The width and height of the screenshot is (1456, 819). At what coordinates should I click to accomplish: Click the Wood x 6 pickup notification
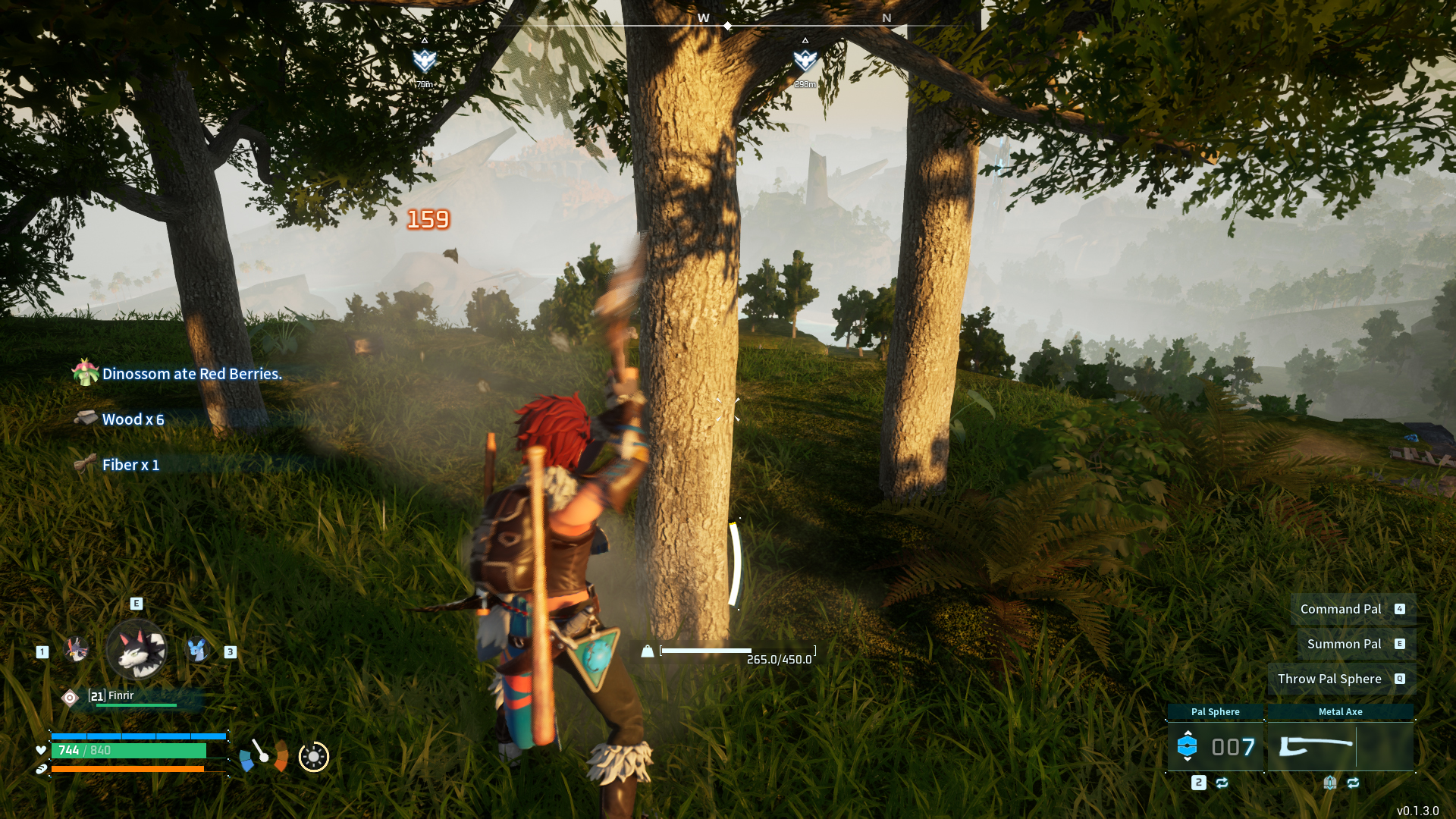pyautogui.click(x=133, y=419)
